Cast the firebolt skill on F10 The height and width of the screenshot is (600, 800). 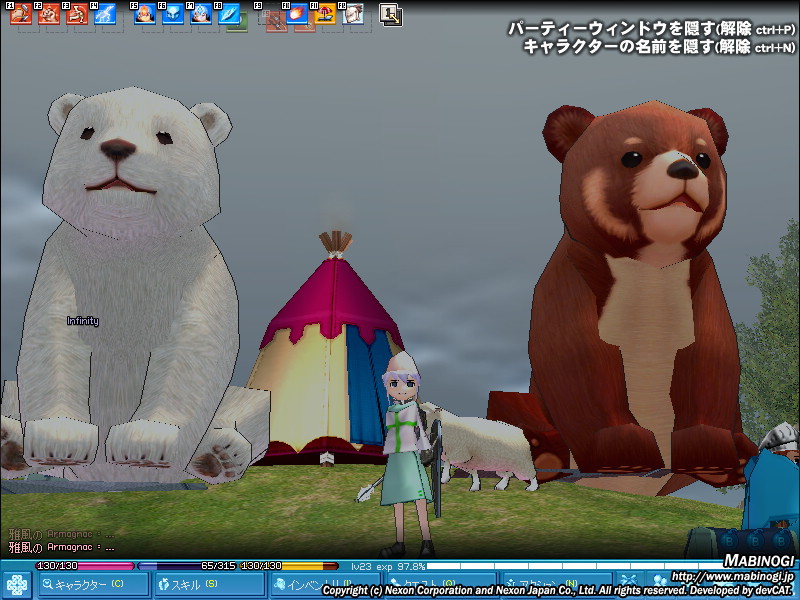(x=297, y=14)
